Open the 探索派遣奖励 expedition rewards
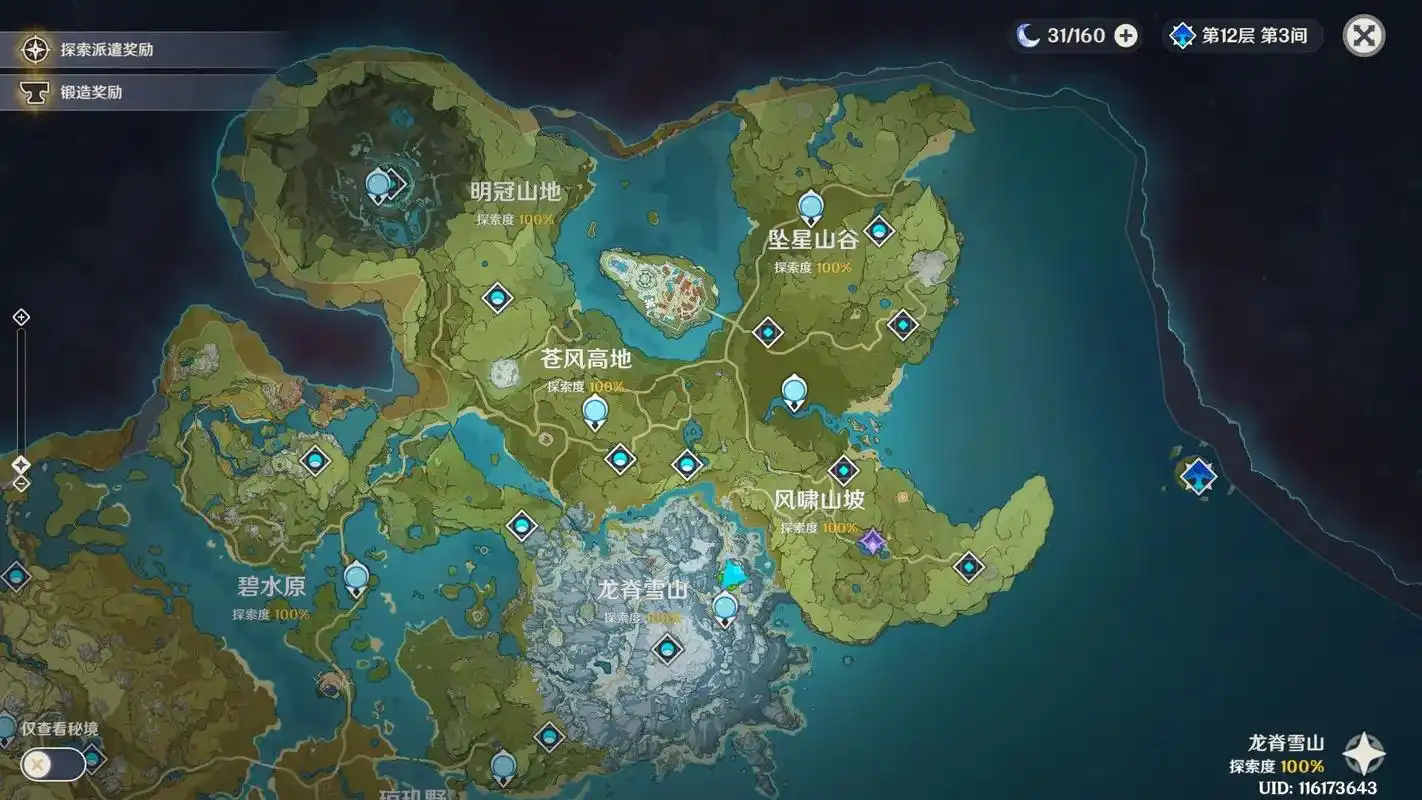Screen dimensions: 1422x800 (x=106, y=49)
